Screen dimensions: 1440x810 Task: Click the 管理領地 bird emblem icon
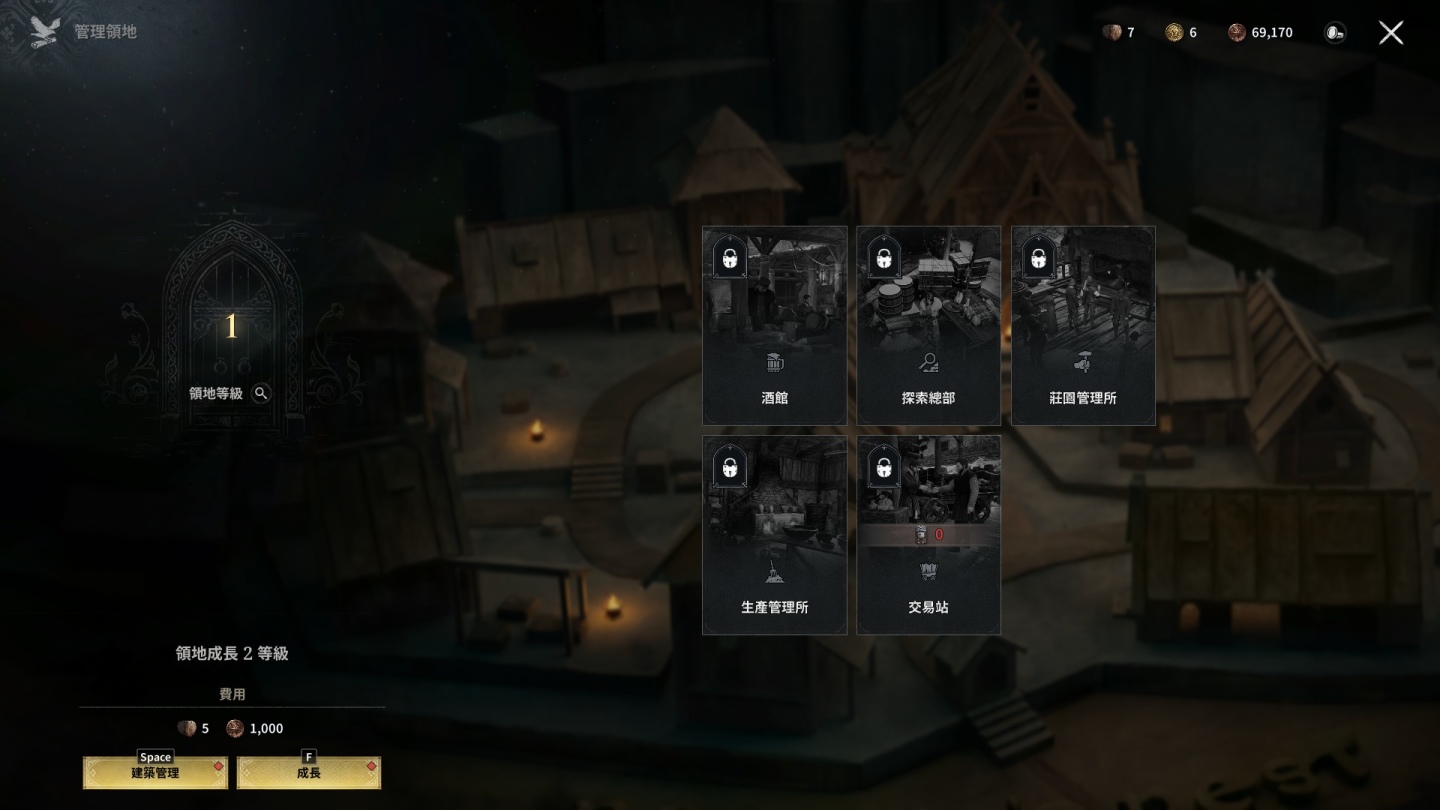[x=45, y=32]
